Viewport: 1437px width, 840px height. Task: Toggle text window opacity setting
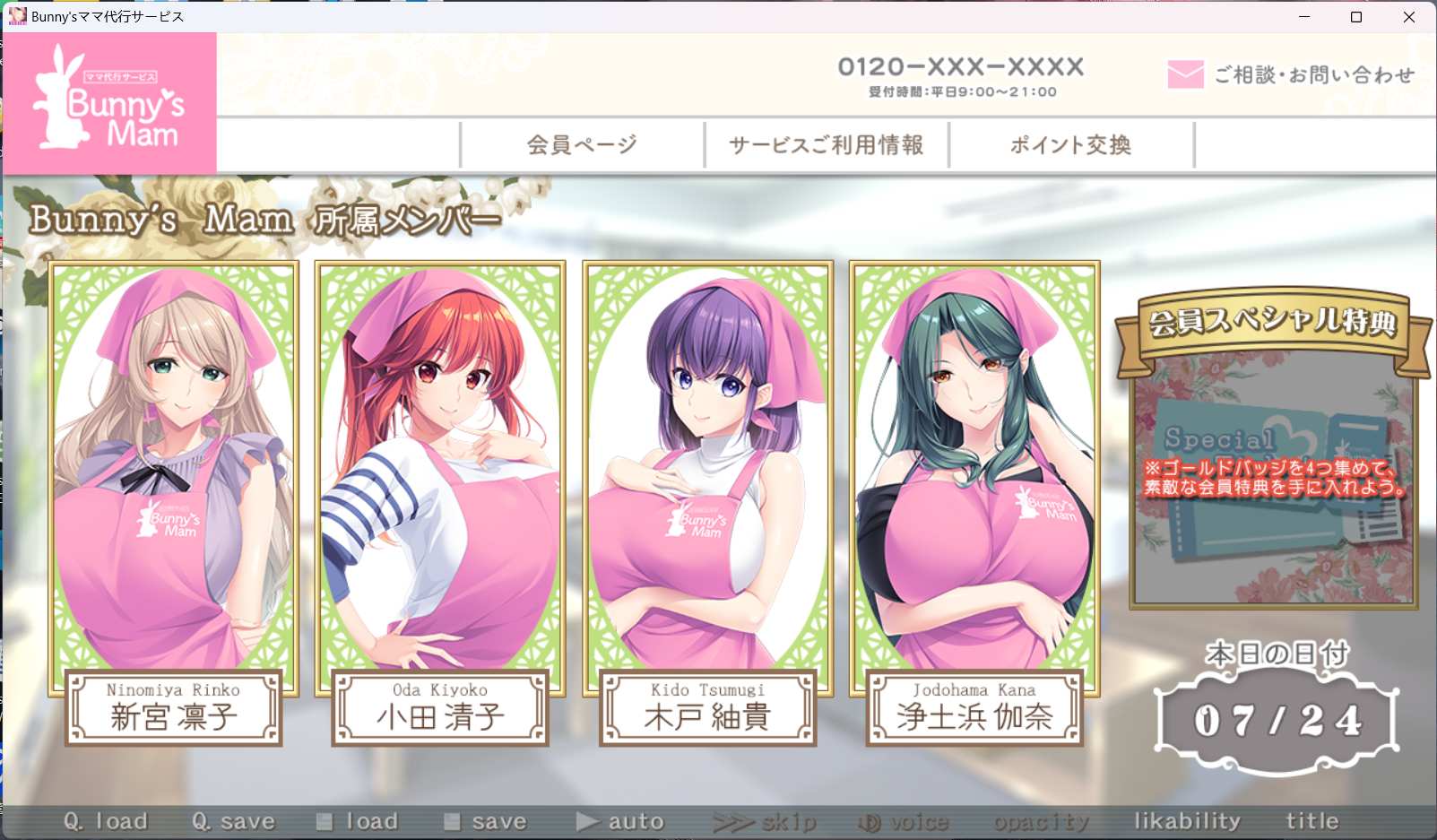tap(1040, 819)
